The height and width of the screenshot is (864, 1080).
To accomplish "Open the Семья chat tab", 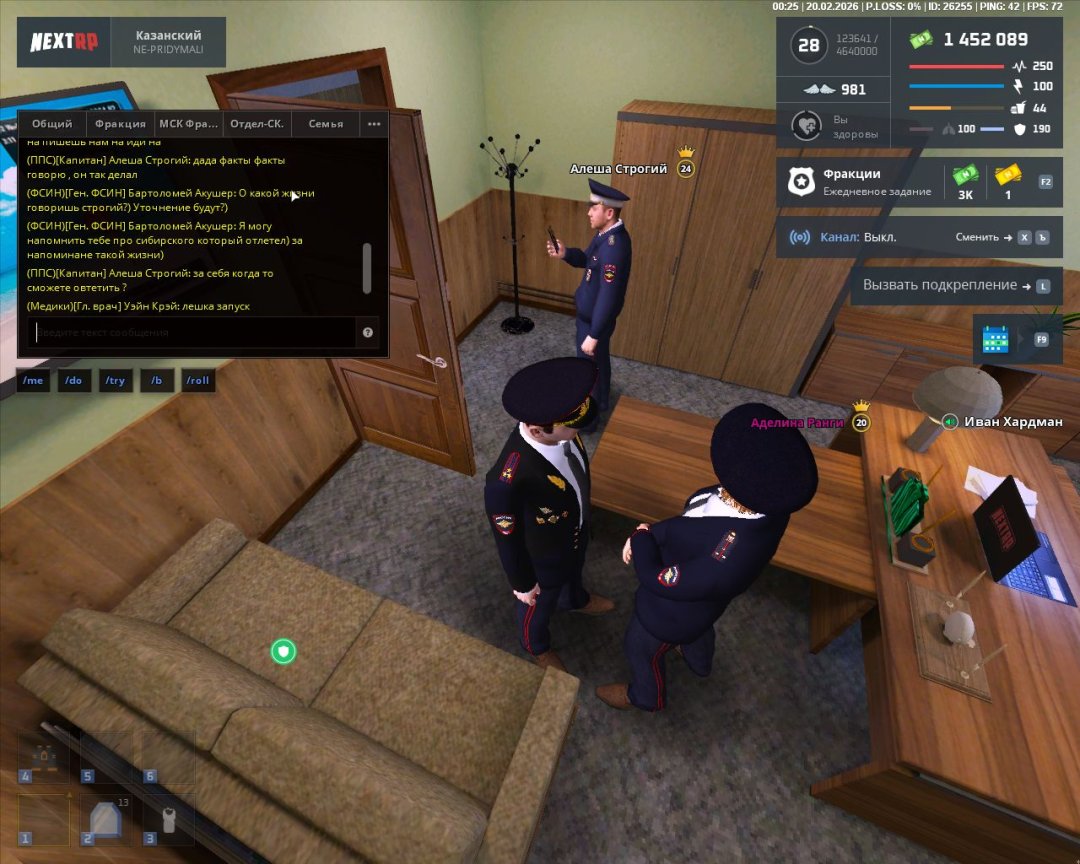I will pyautogui.click(x=326, y=124).
